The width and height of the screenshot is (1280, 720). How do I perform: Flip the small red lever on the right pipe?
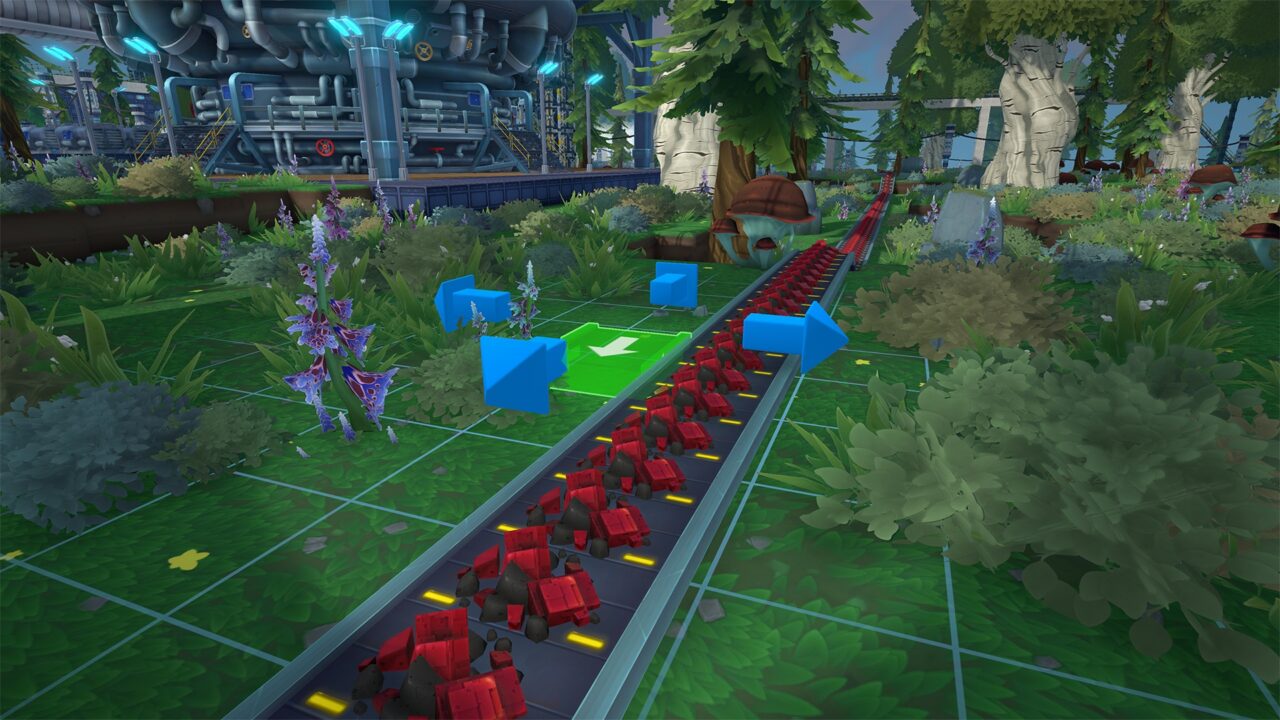click(x=437, y=149)
